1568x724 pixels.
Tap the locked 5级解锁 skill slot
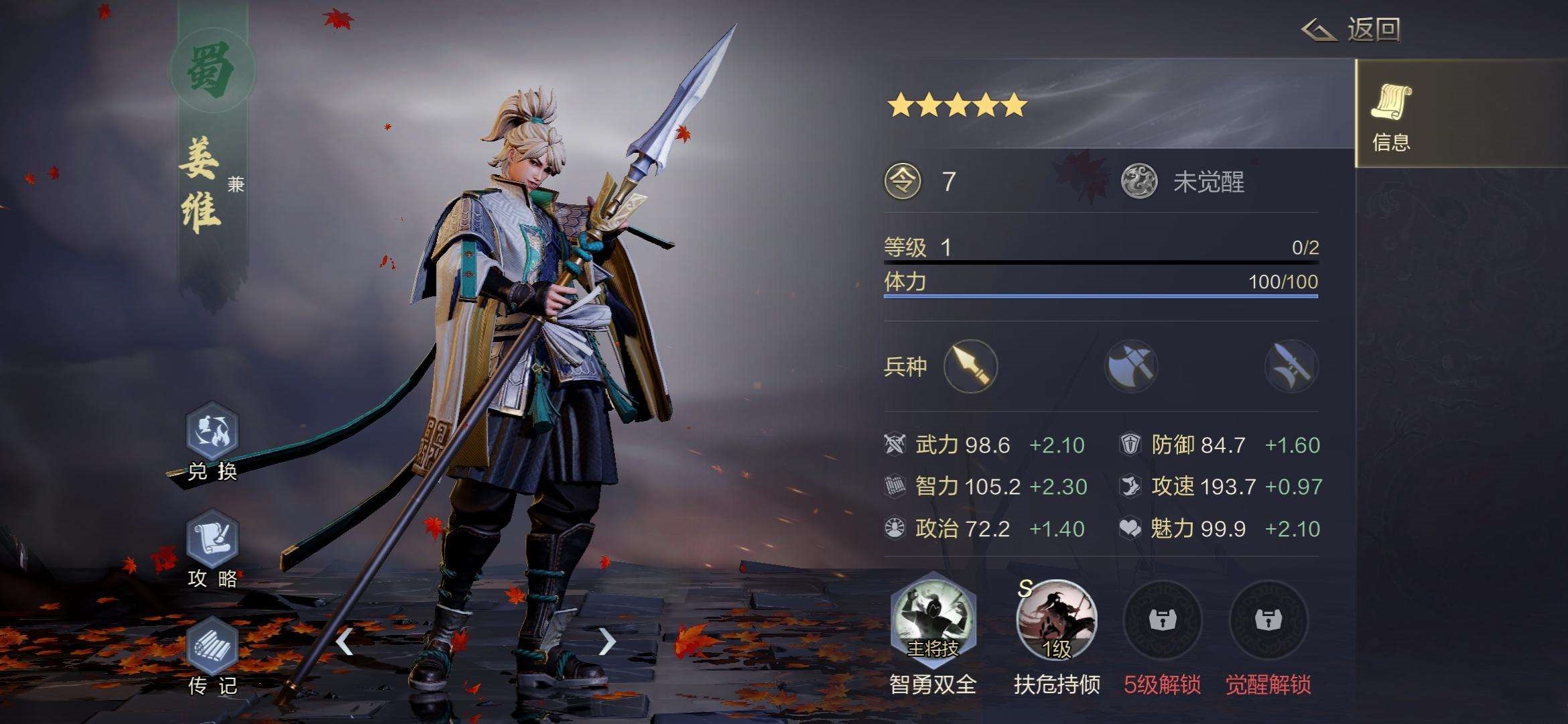[x=1162, y=620]
